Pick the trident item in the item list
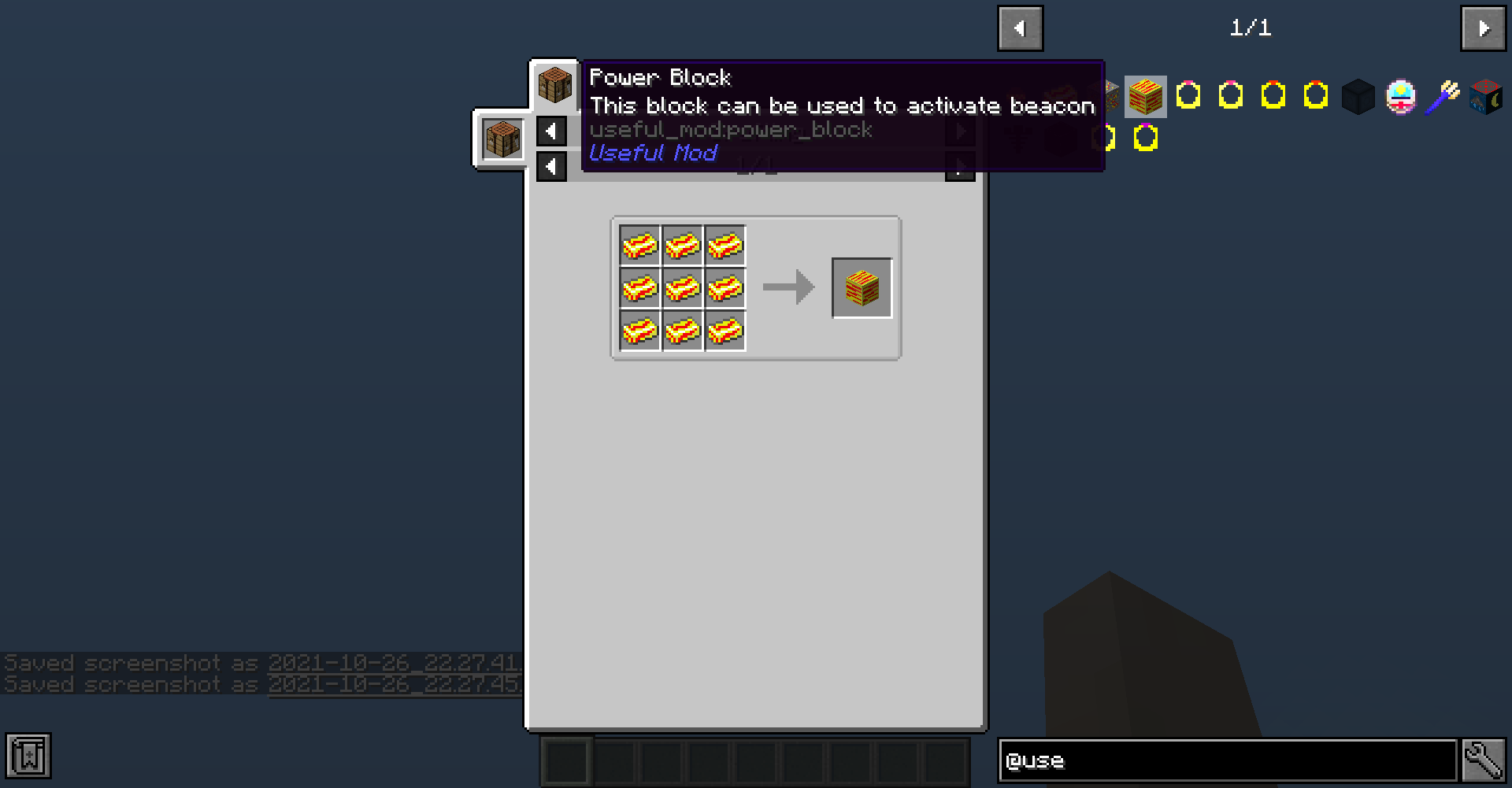1512x788 pixels. pos(1444,96)
